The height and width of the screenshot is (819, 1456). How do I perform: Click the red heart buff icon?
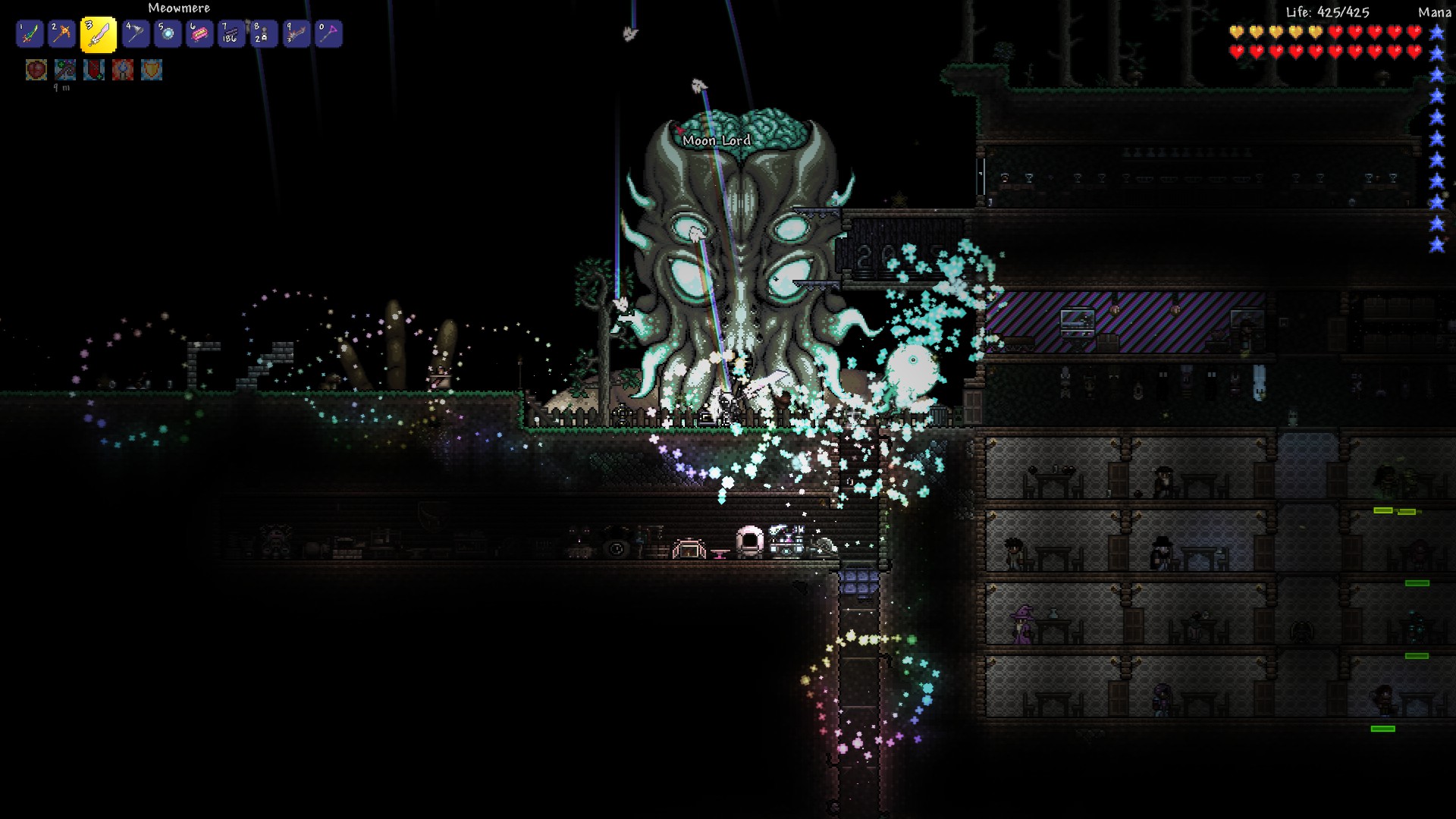36,70
